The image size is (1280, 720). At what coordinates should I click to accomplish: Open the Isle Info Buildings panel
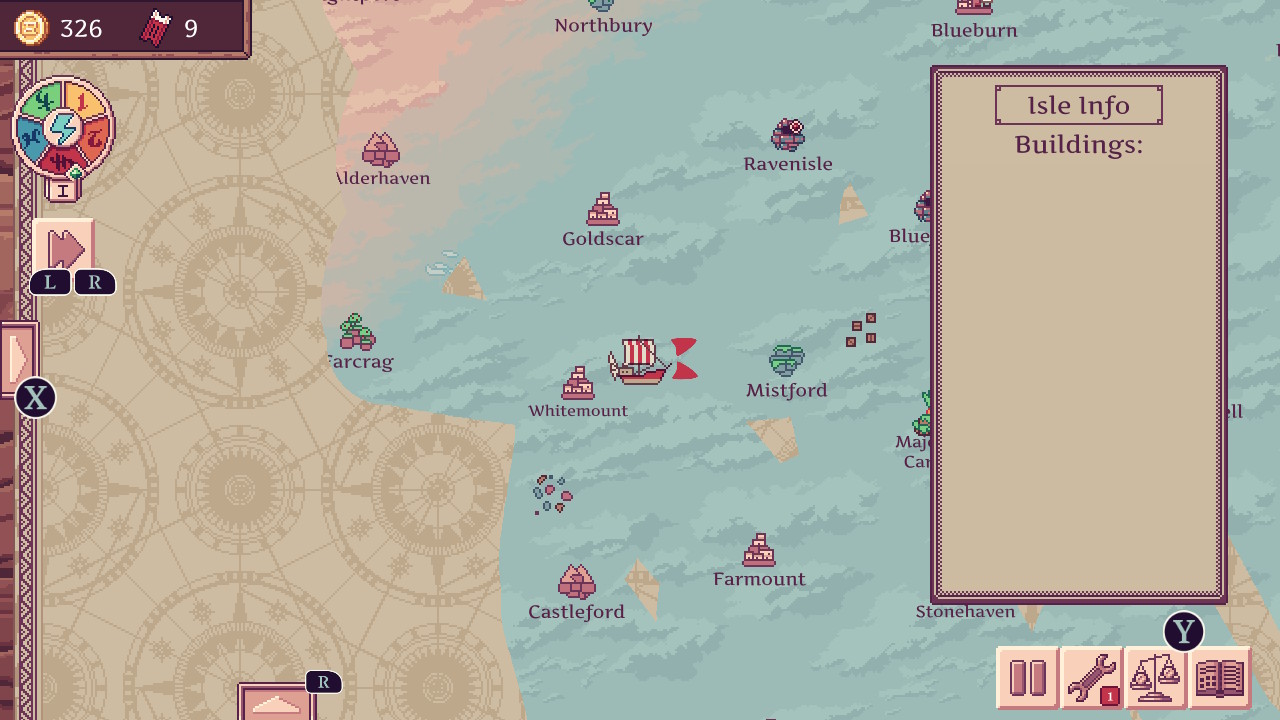point(1078,105)
